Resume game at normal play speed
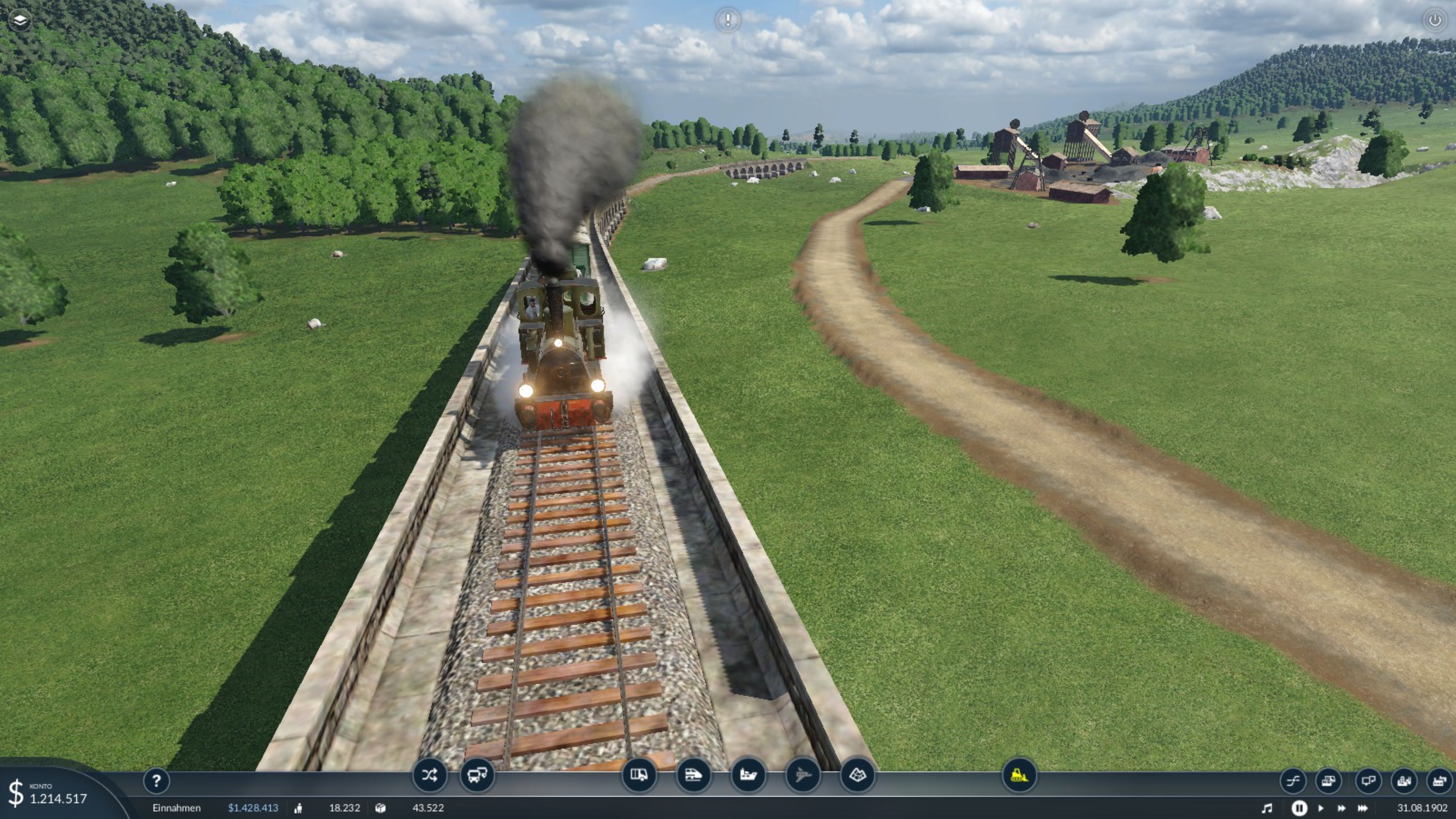Viewport: 1456px width, 819px height. tap(1321, 808)
